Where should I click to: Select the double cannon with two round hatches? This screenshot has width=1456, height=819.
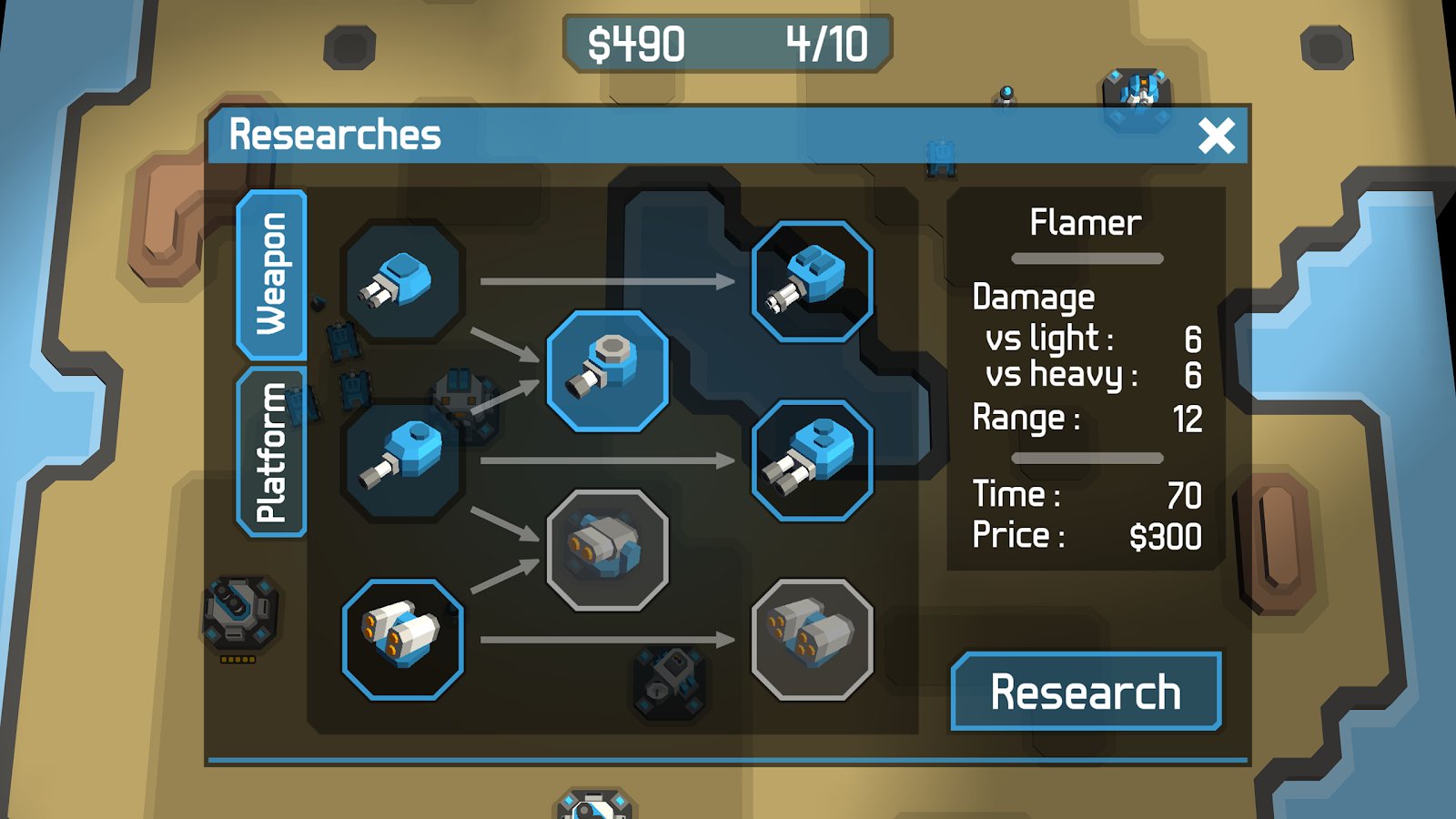[x=812, y=460]
